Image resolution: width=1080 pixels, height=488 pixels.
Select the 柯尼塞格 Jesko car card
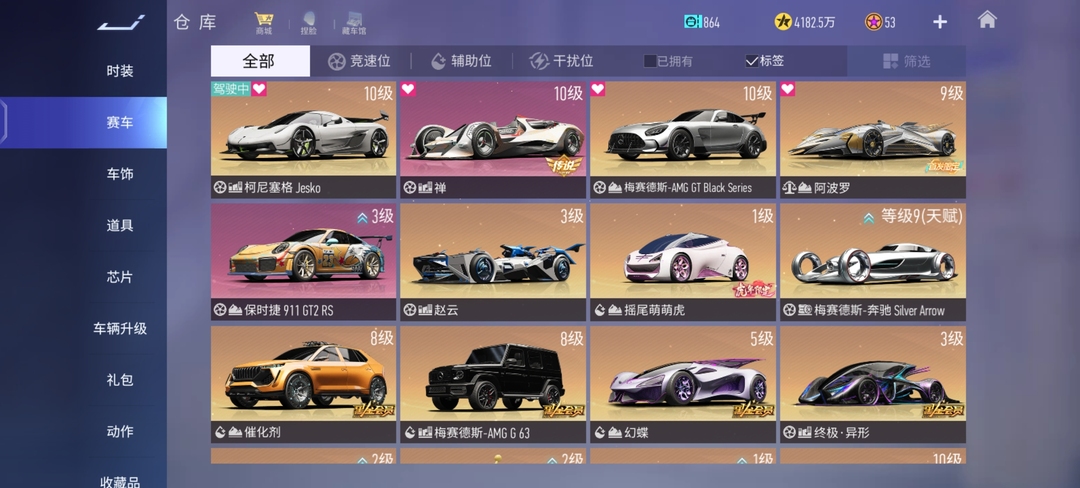[303, 139]
